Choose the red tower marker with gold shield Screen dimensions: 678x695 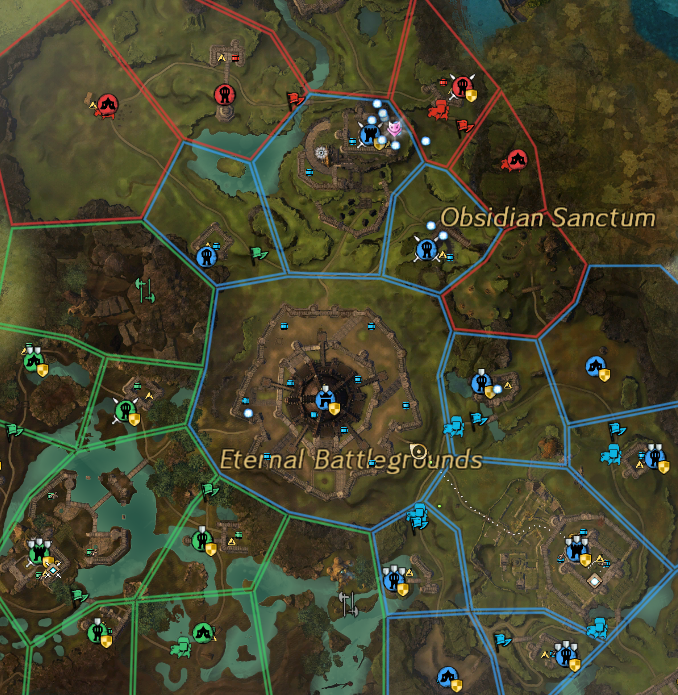[x=461, y=88]
